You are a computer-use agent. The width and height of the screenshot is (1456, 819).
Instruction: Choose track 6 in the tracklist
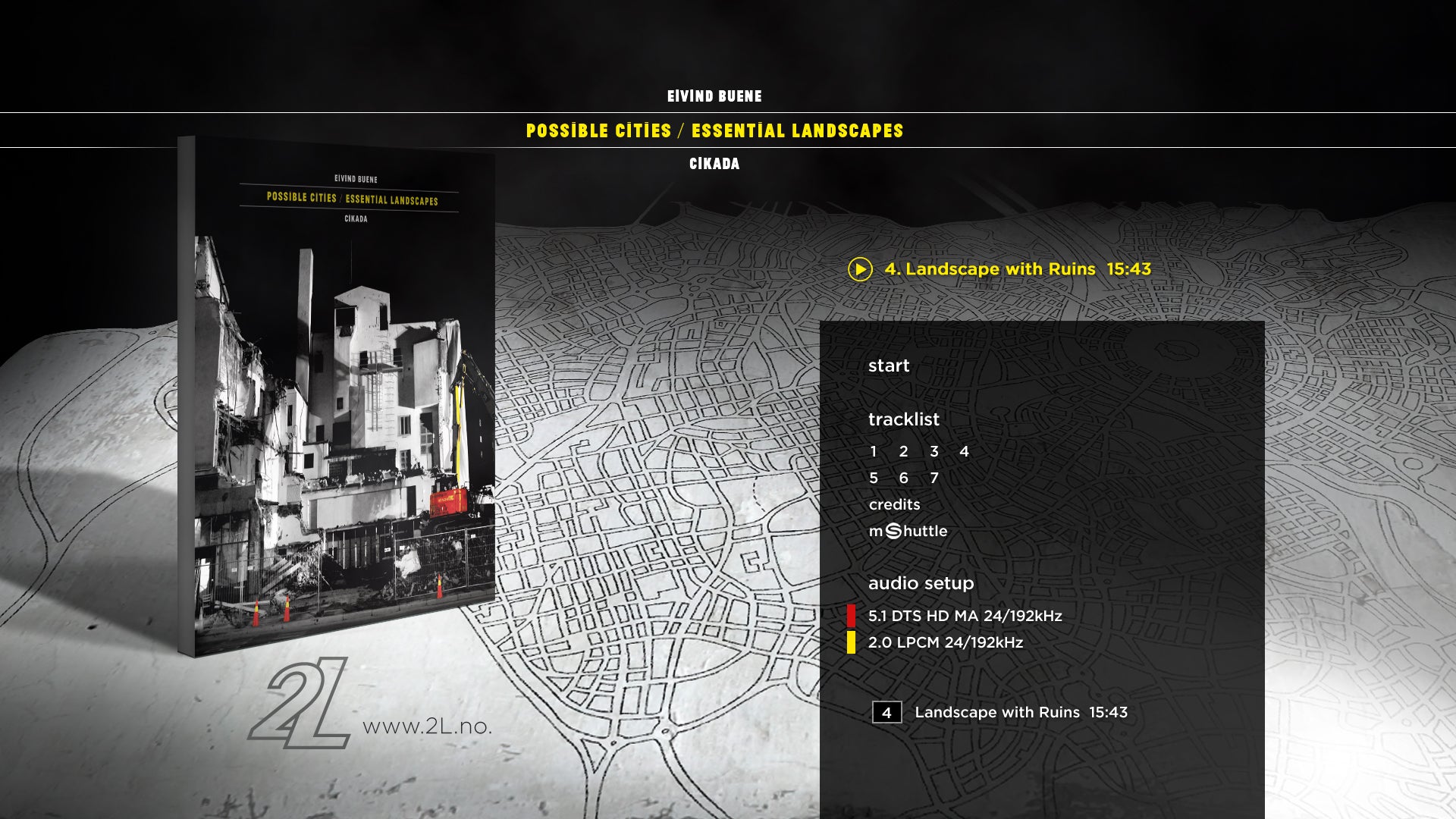tap(903, 479)
